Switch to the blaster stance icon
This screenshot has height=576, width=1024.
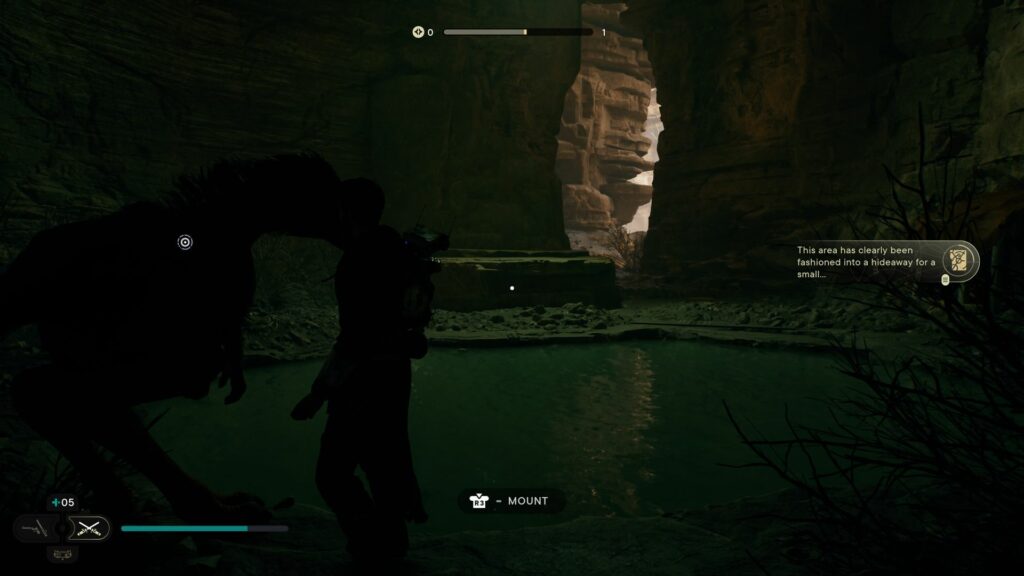click(33, 527)
